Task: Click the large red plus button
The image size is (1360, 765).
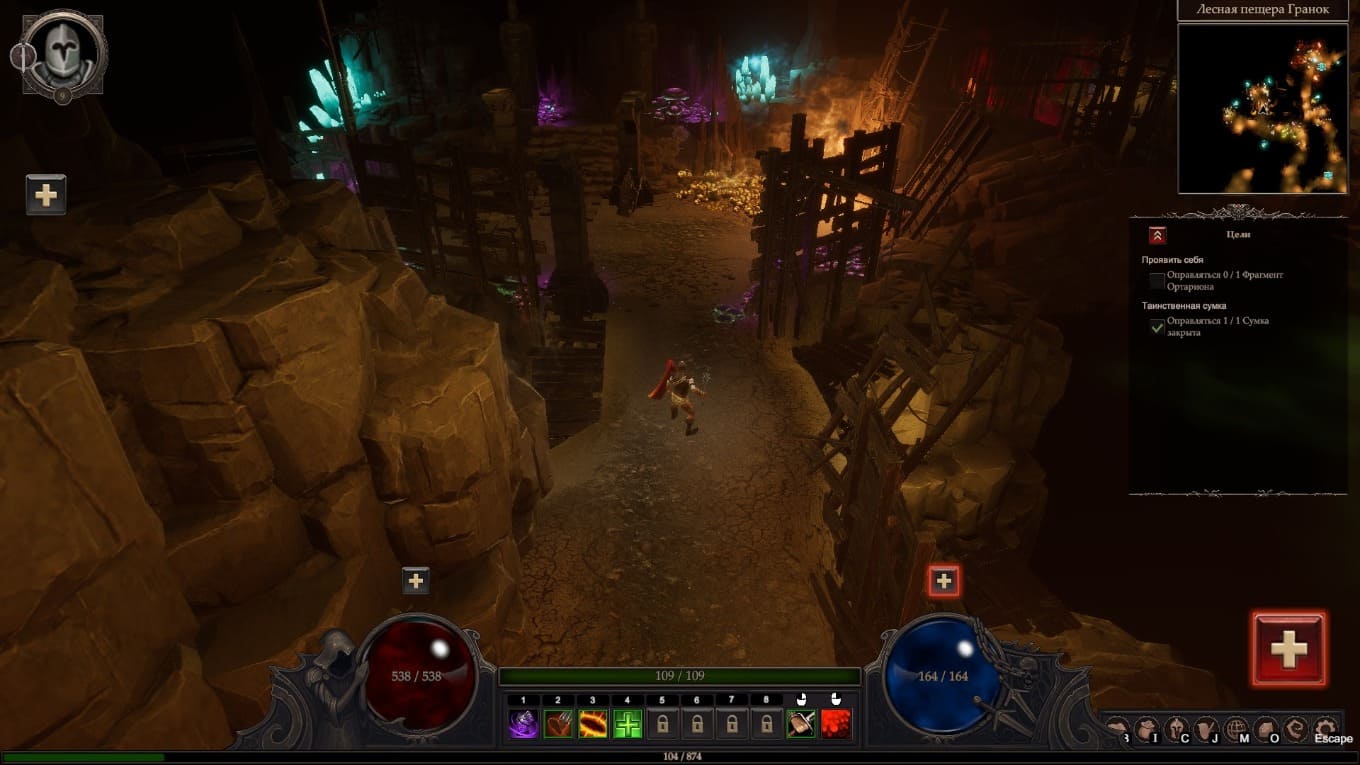Action: coord(1288,649)
